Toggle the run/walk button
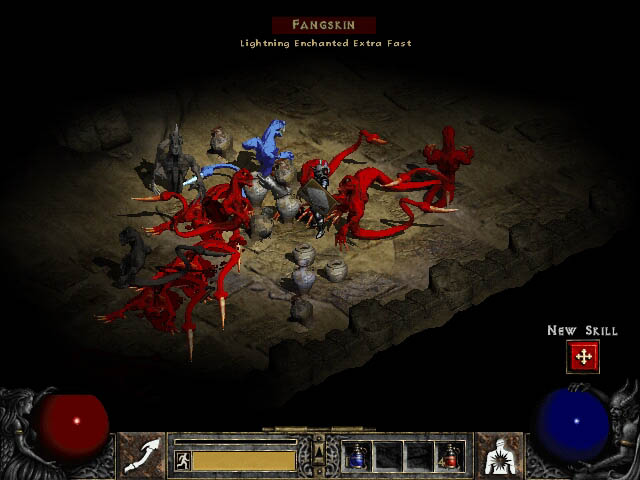This screenshot has width=640, height=480. pos(183,461)
